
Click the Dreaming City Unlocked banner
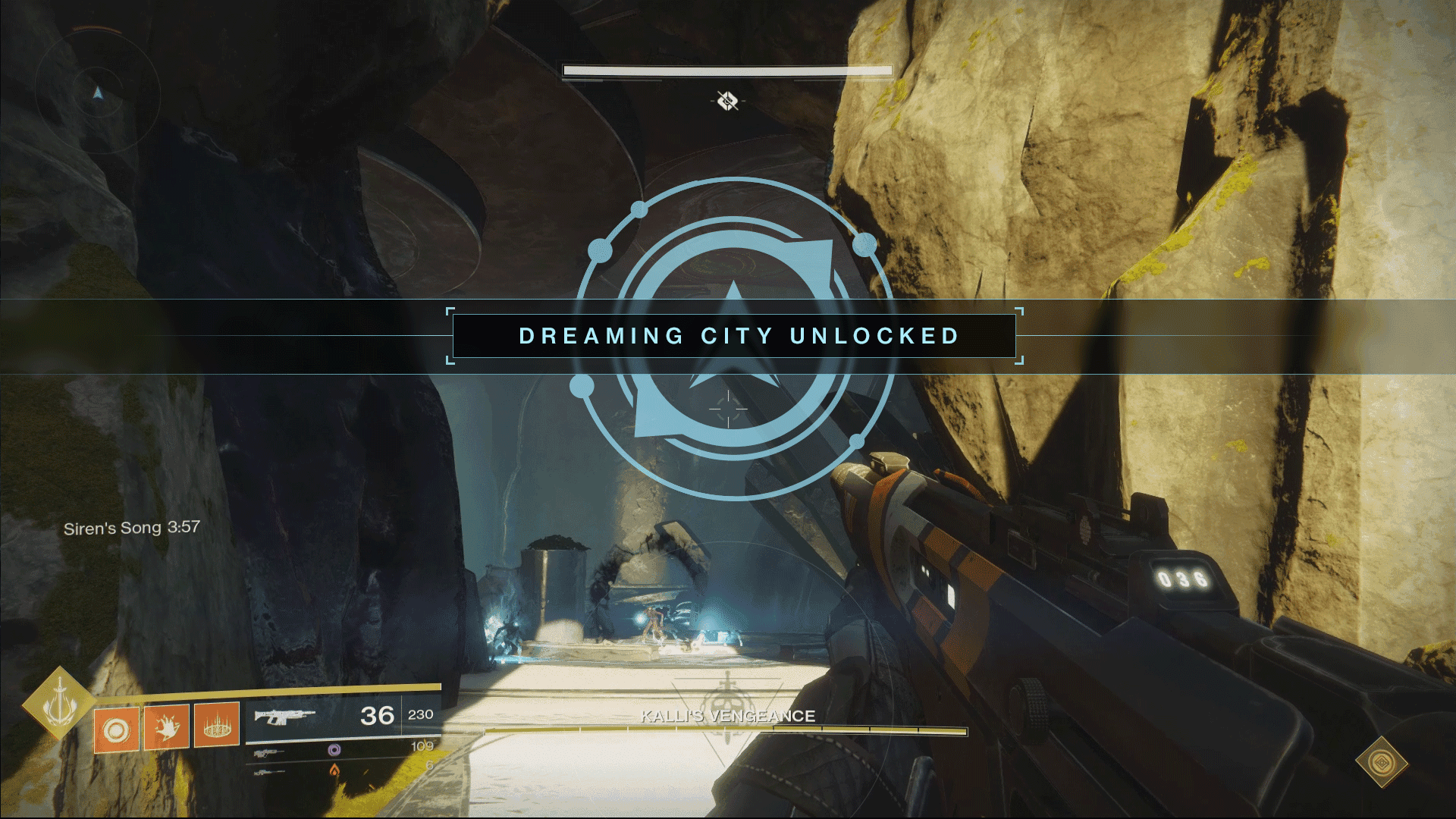733,336
